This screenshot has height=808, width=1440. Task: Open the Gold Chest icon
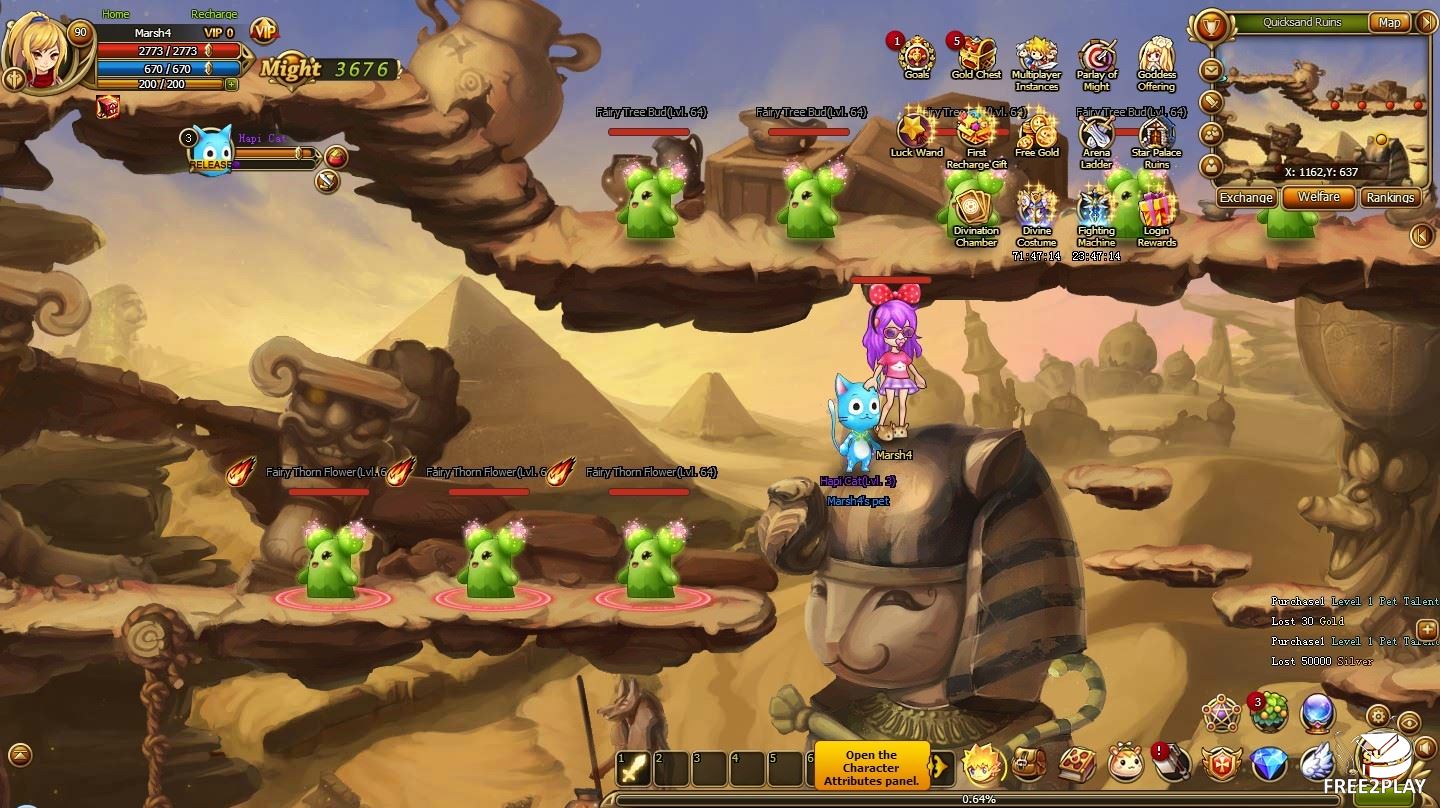[x=976, y=56]
